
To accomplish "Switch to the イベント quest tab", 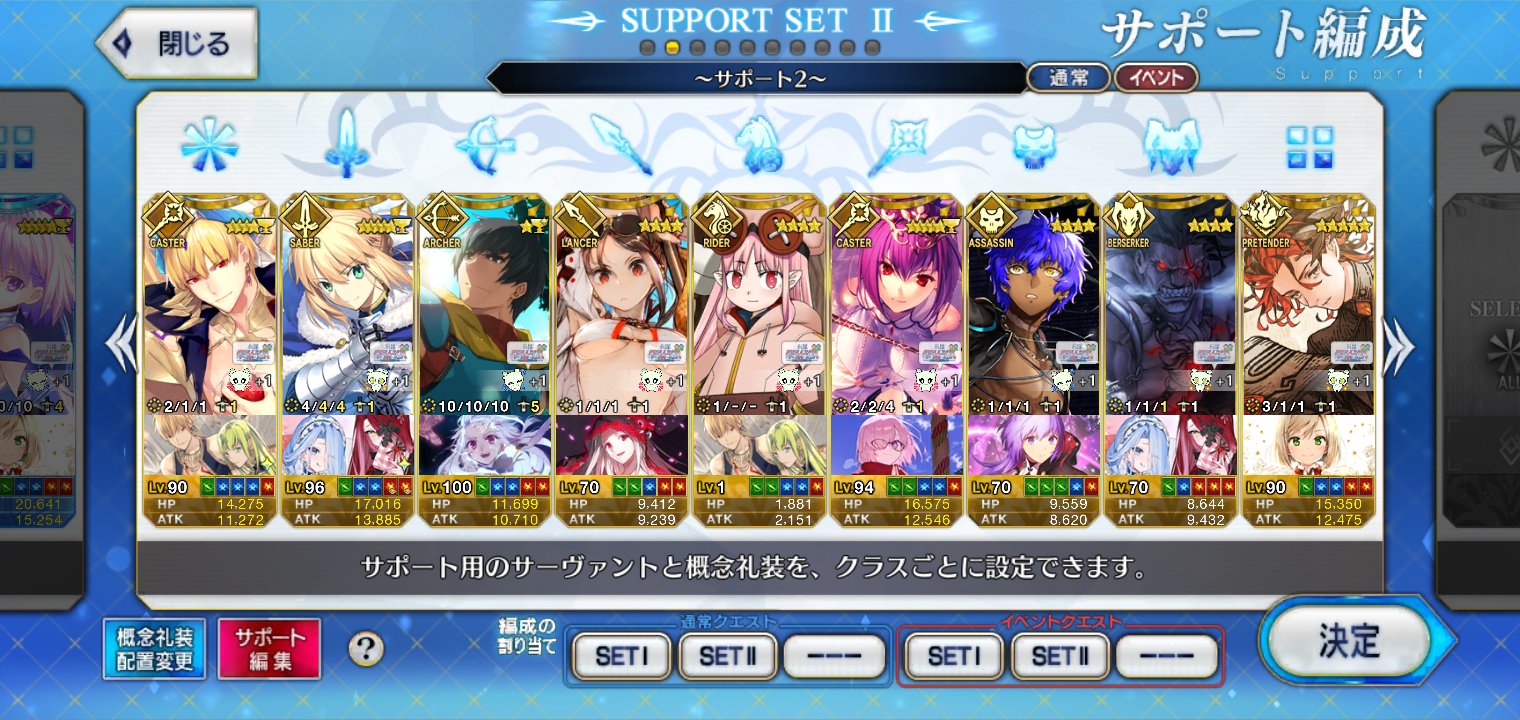I will [1155, 78].
